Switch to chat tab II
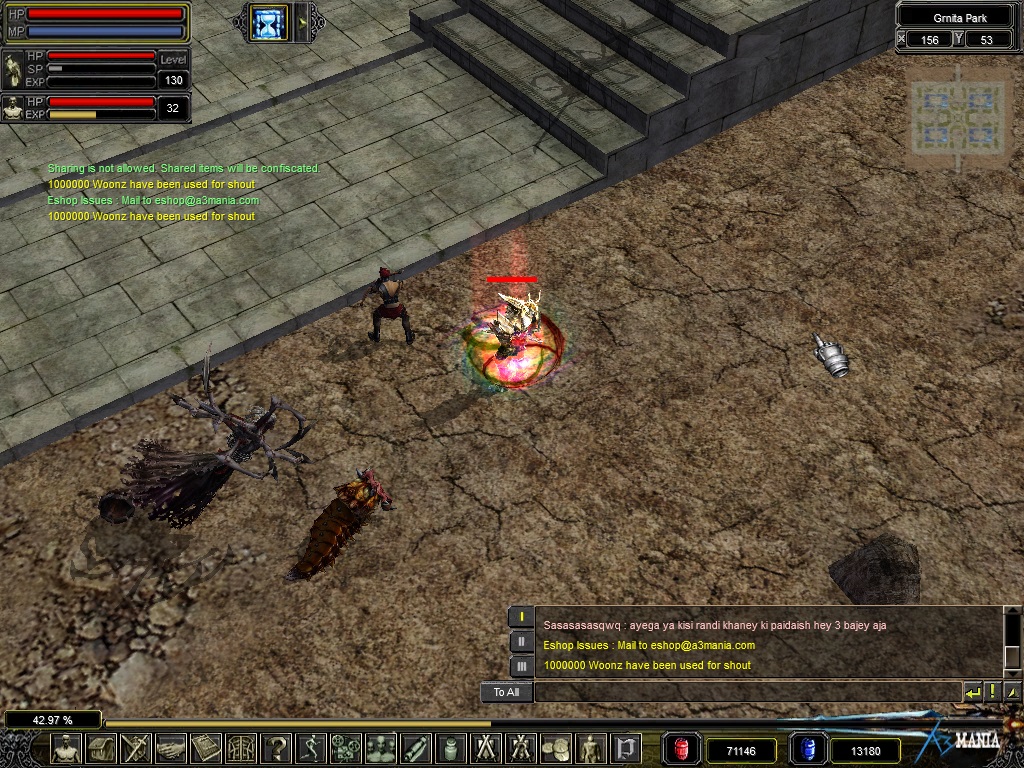This screenshot has height=768, width=1024. click(x=521, y=642)
